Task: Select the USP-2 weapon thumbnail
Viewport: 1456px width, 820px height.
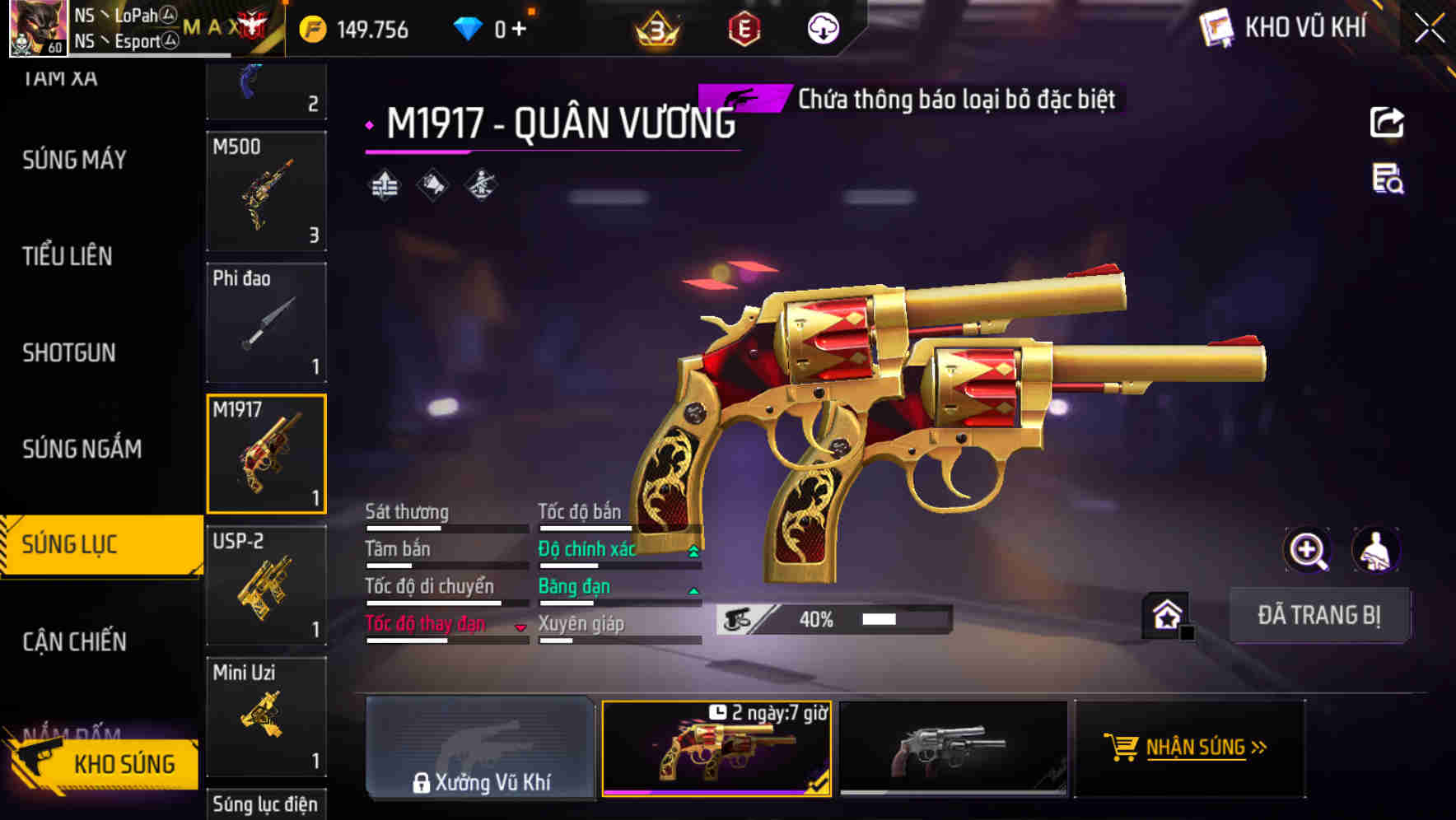Action: point(266,585)
